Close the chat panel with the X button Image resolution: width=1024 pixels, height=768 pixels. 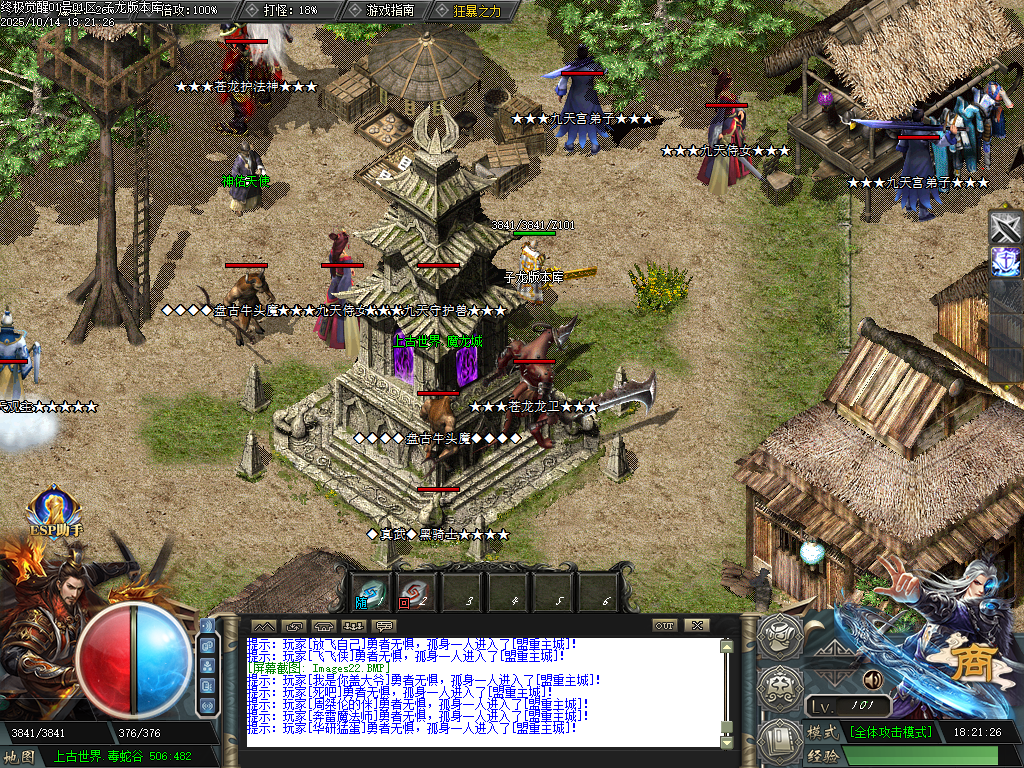tap(696, 625)
